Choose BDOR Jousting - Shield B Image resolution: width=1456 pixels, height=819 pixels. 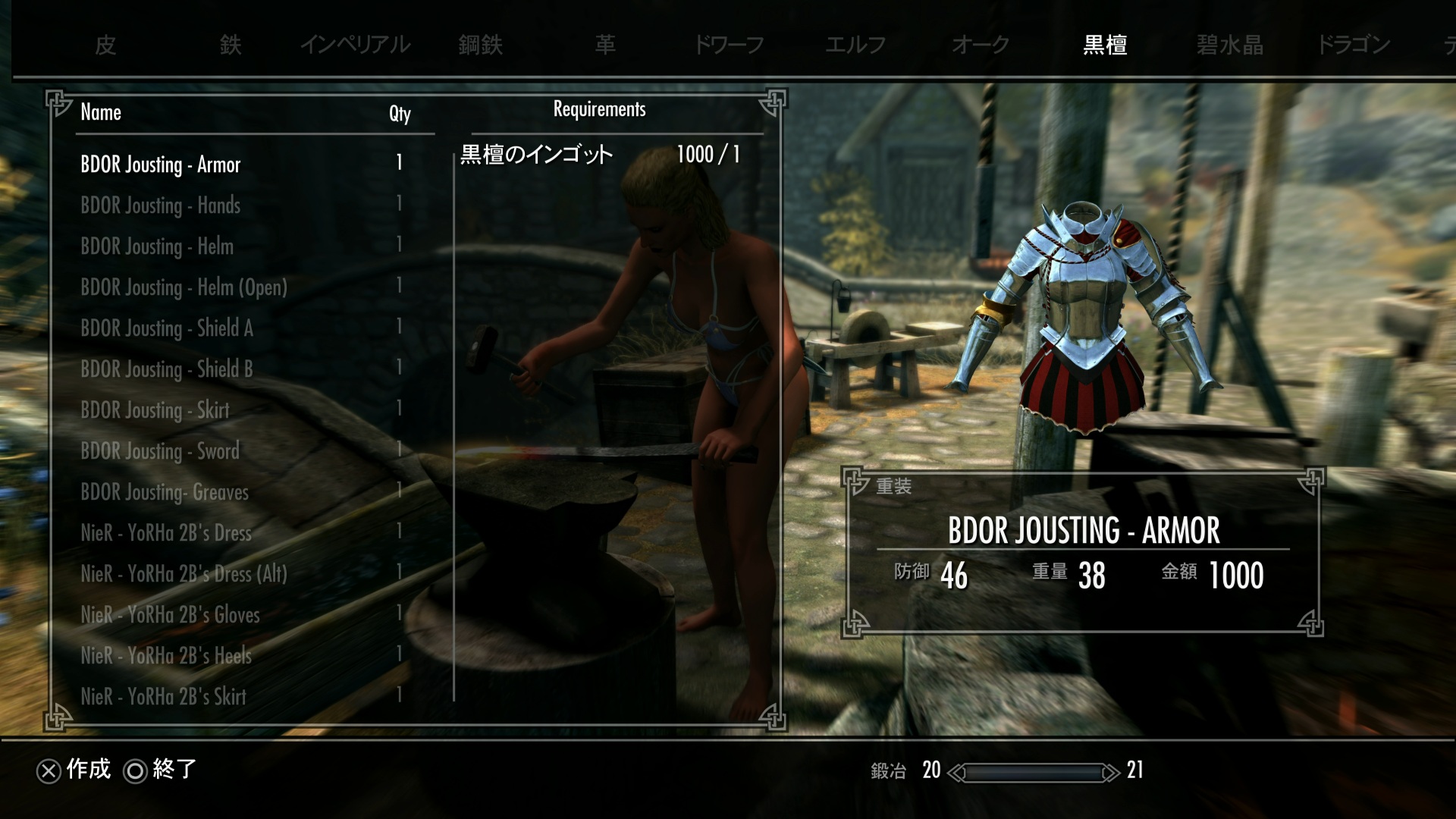(x=167, y=369)
